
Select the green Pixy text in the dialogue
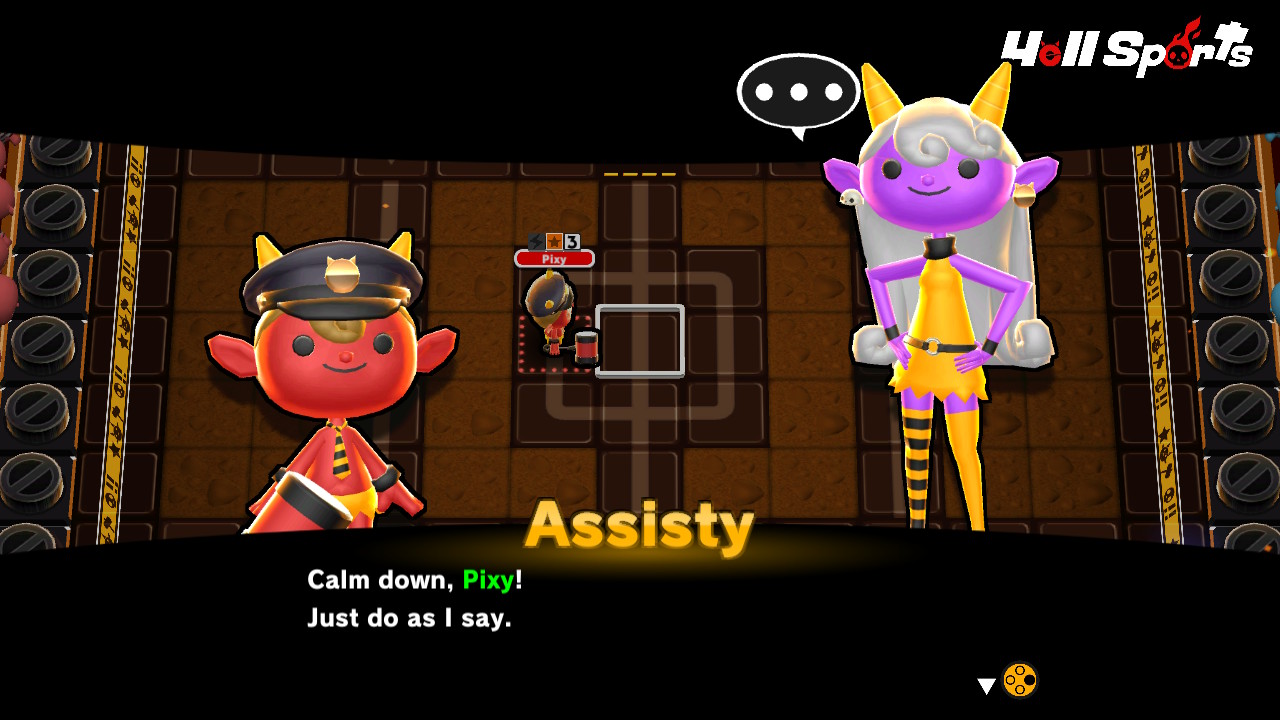point(488,577)
